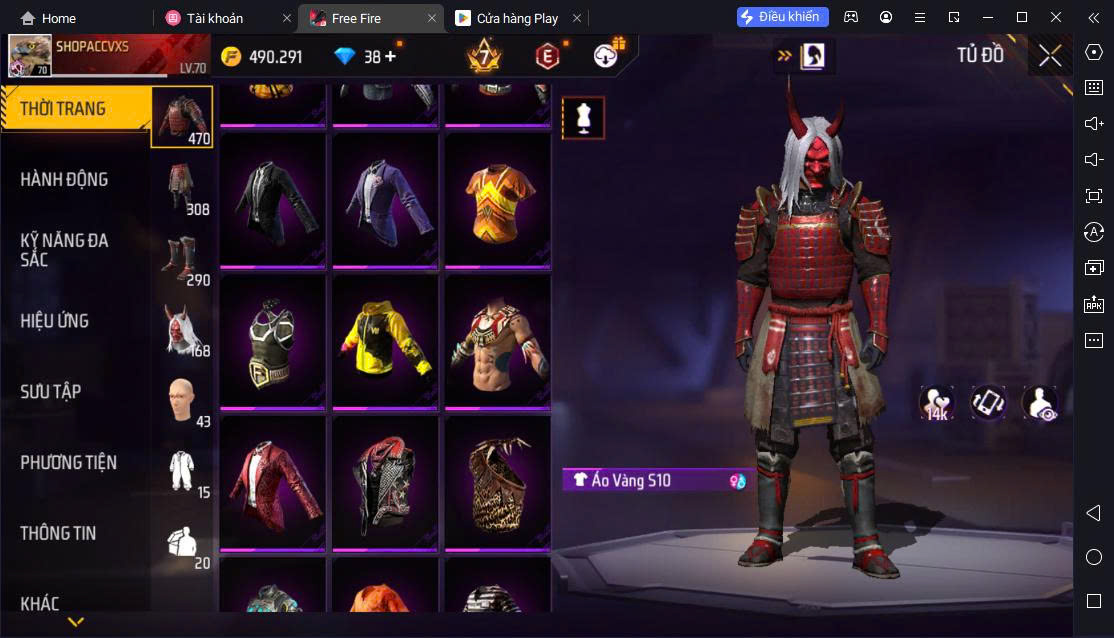
Task: Add more diamonds with the plus button
Action: (x=390, y=57)
